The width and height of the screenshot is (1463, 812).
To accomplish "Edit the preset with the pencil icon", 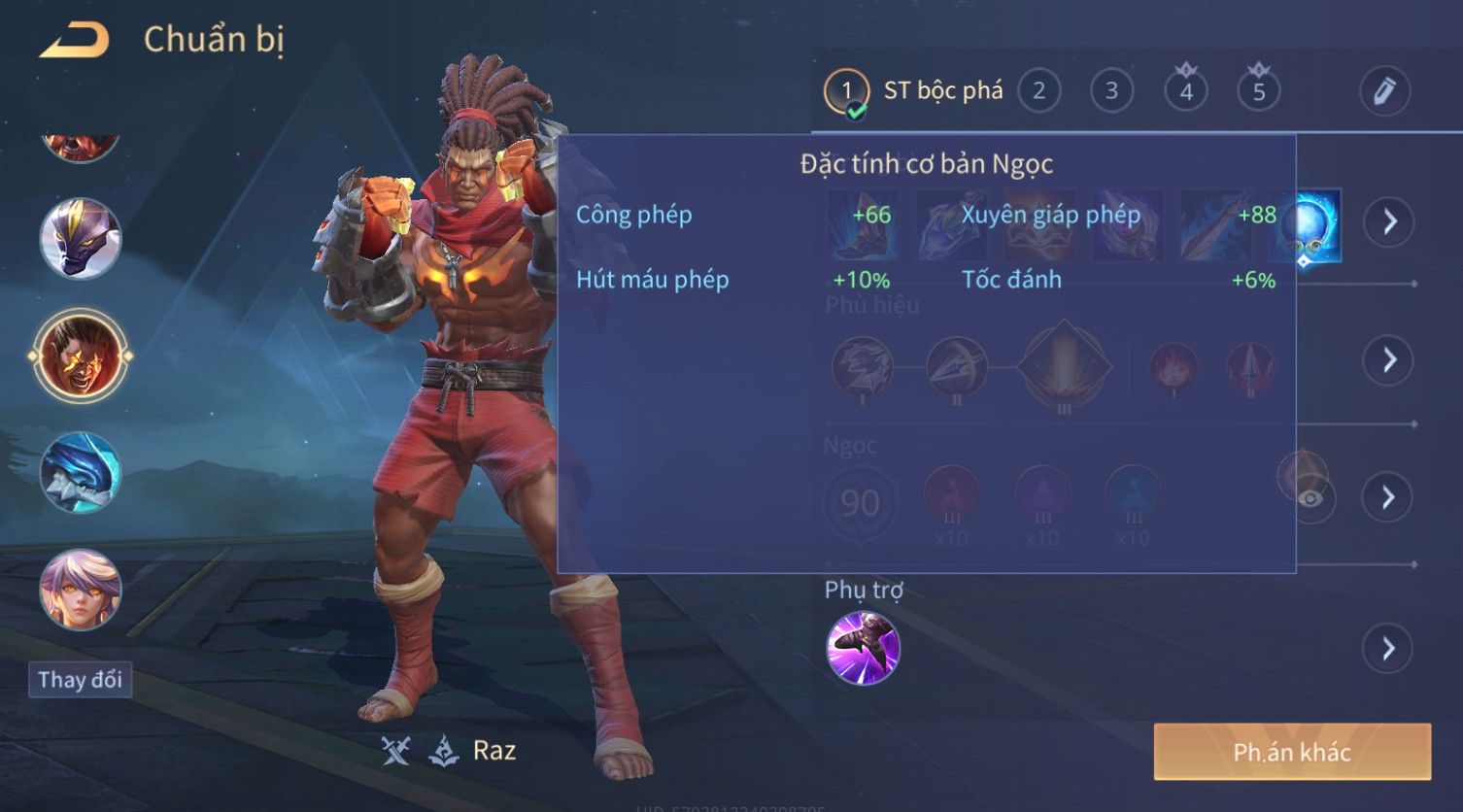I will 1384,91.
